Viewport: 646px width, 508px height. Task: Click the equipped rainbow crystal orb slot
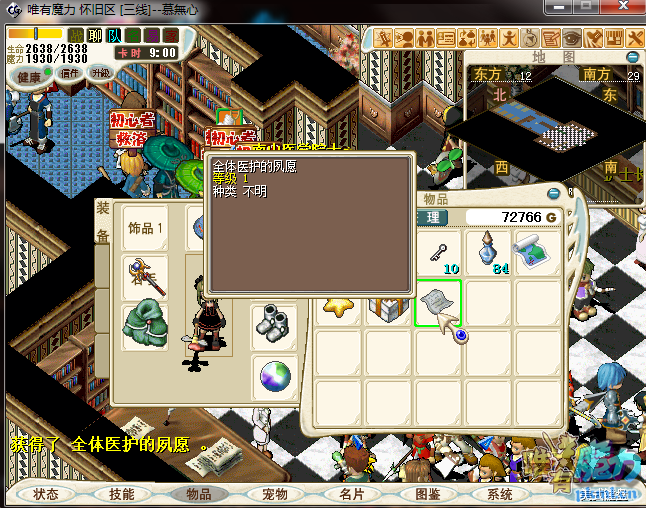273,377
